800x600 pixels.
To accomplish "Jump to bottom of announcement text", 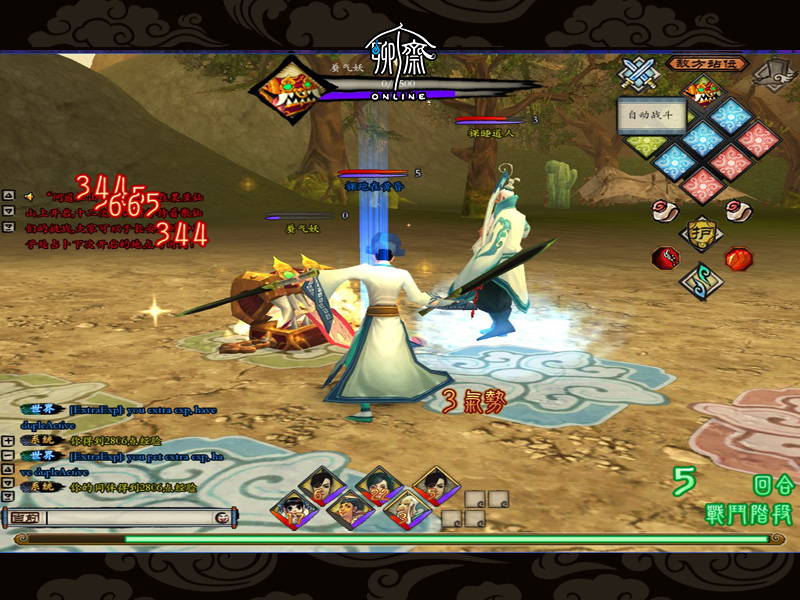I will (8, 227).
